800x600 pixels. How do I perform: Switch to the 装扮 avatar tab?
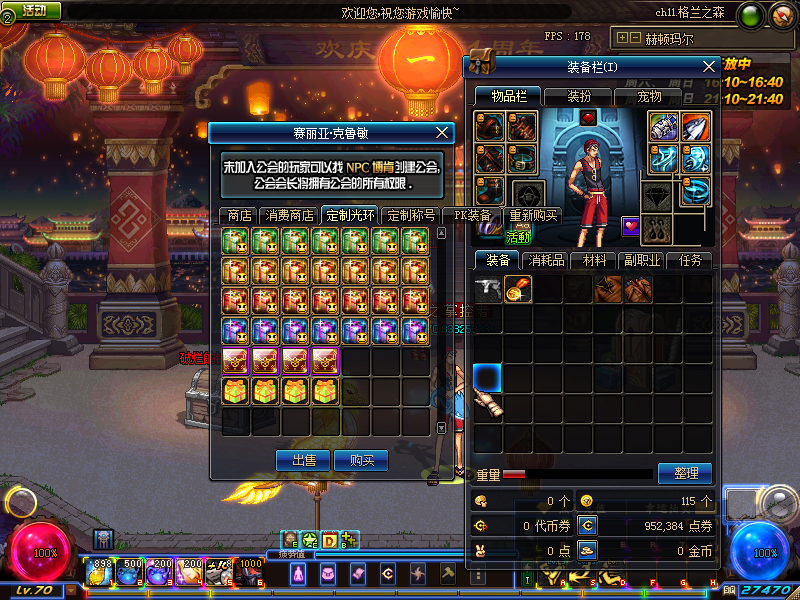pyautogui.click(x=578, y=97)
